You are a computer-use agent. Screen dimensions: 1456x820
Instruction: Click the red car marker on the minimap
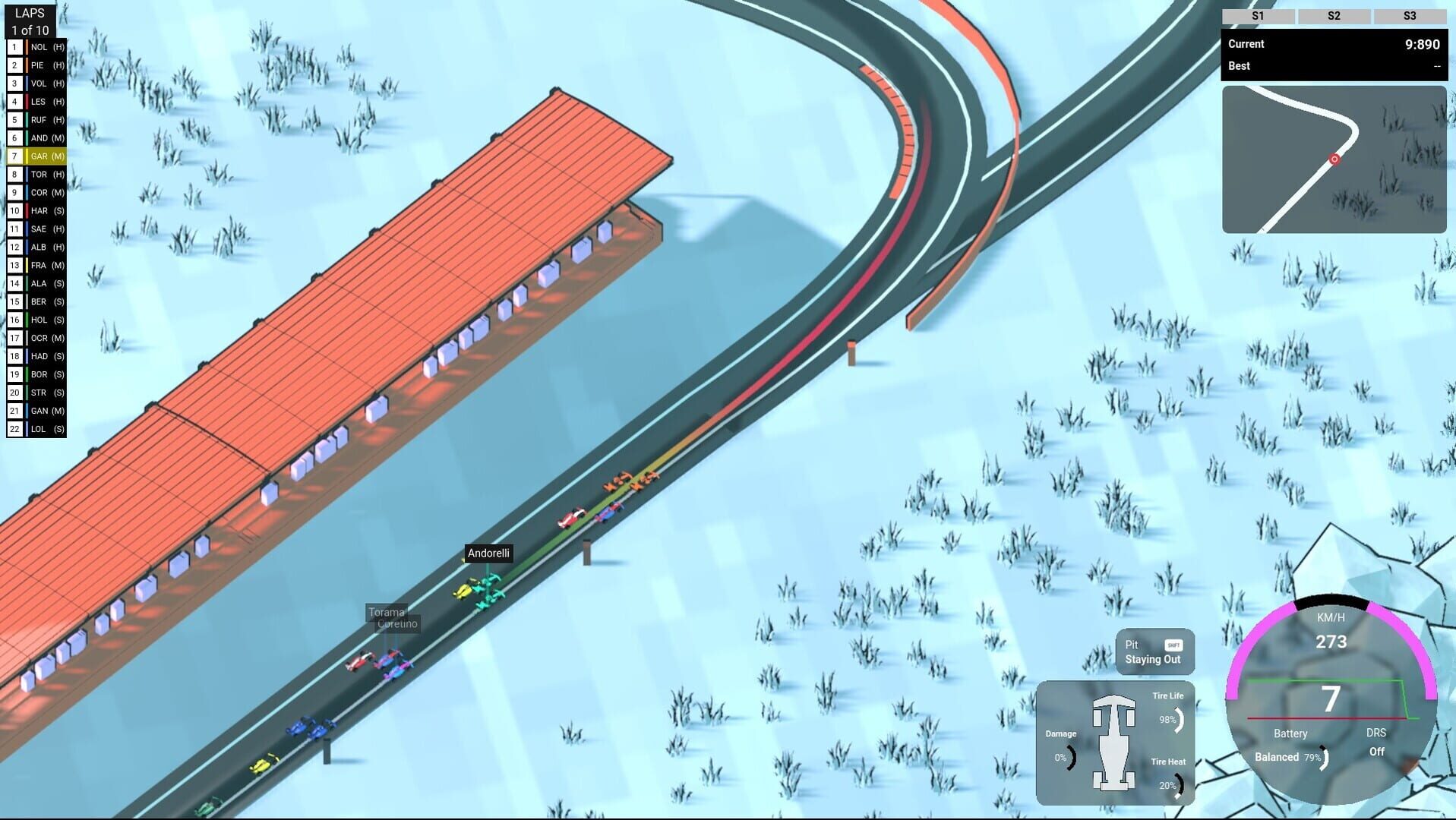(1334, 159)
